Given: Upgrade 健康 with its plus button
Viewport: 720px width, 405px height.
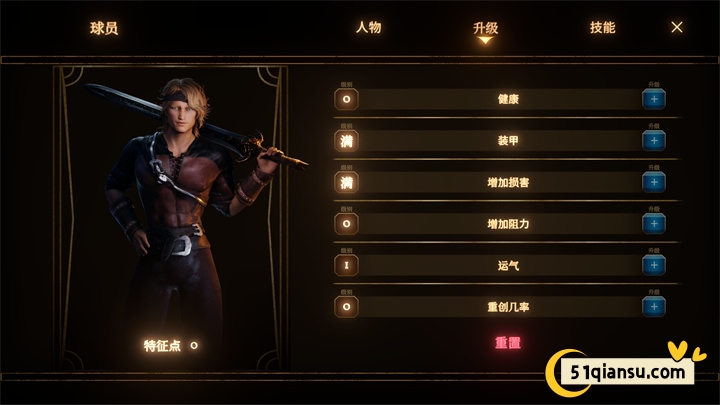Looking at the screenshot, I should click(654, 100).
